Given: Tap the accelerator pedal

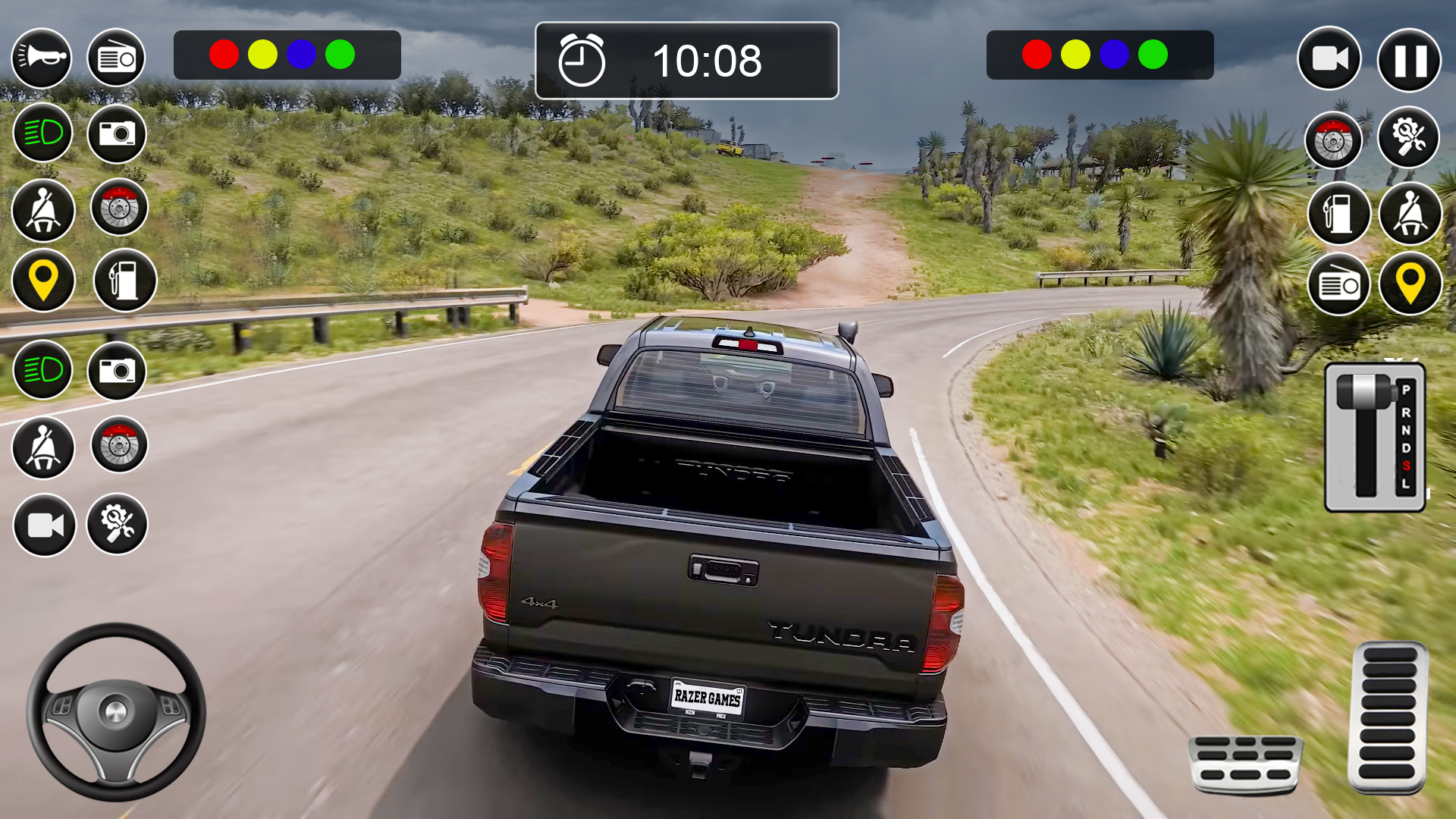Looking at the screenshot, I should click(x=1388, y=717).
